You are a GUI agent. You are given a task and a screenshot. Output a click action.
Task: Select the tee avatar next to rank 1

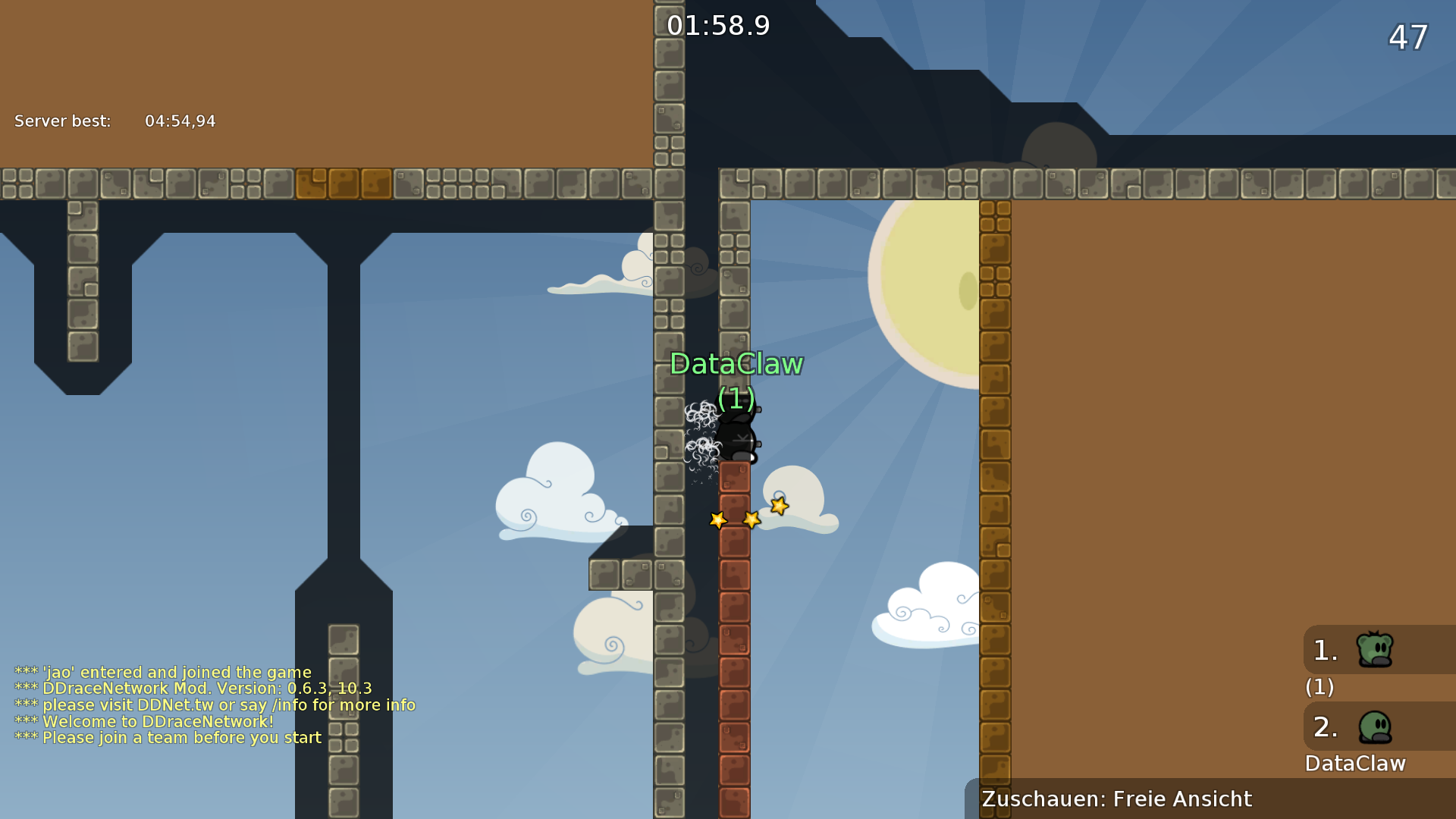coord(1374,649)
